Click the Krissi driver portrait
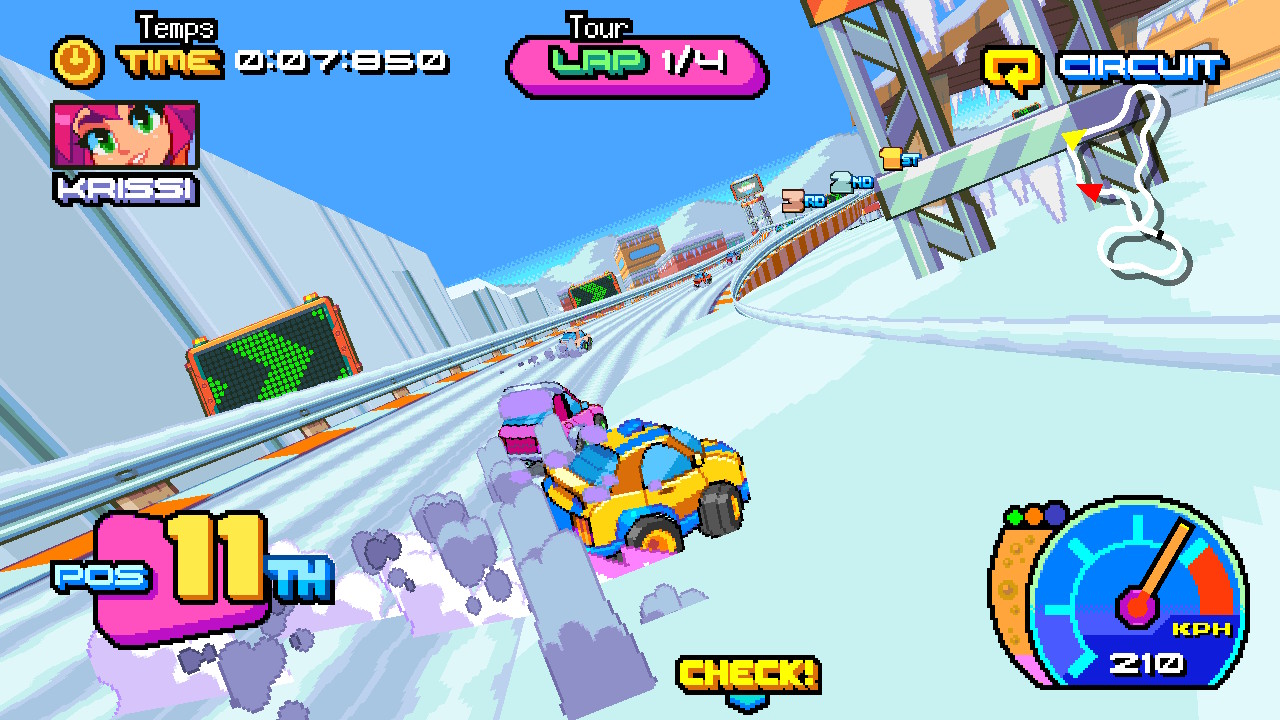The width and height of the screenshot is (1280, 720). pyautogui.click(x=125, y=136)
